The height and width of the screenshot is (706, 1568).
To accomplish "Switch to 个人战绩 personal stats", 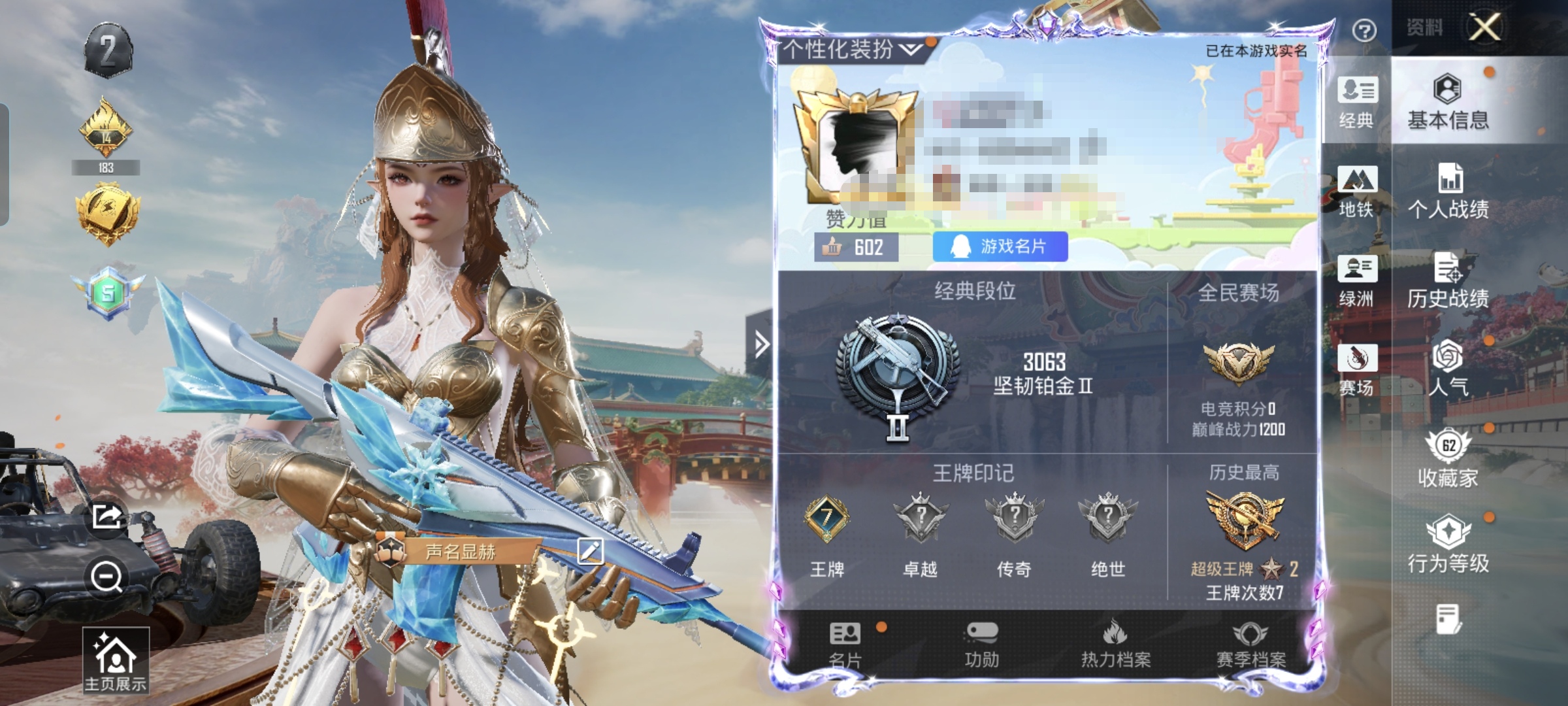I will click(1448, 191).
